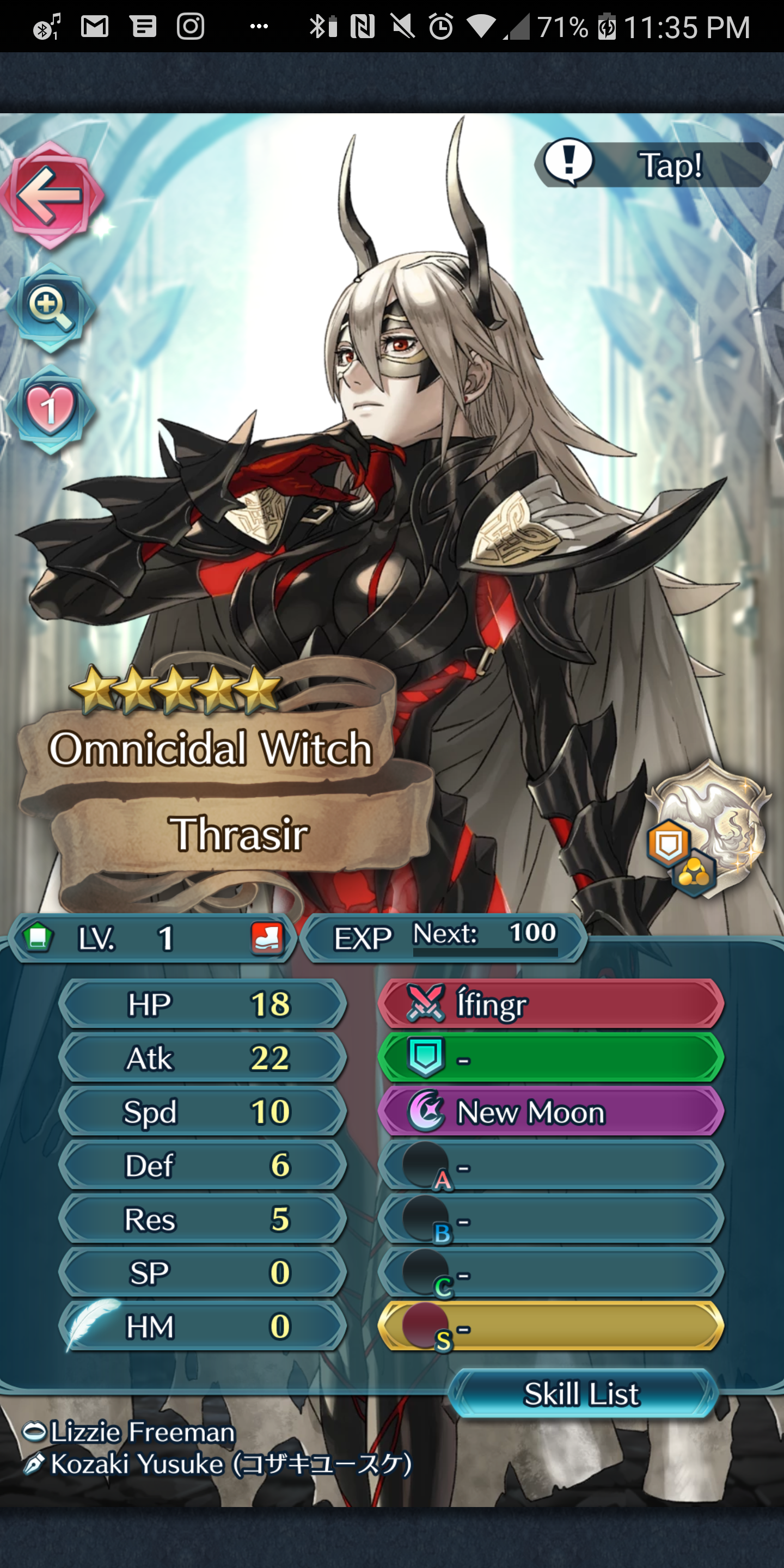This screenshot has width=784, height=1568.
Task: Tap the HM hero merit row
Action: pos(203,1327)
